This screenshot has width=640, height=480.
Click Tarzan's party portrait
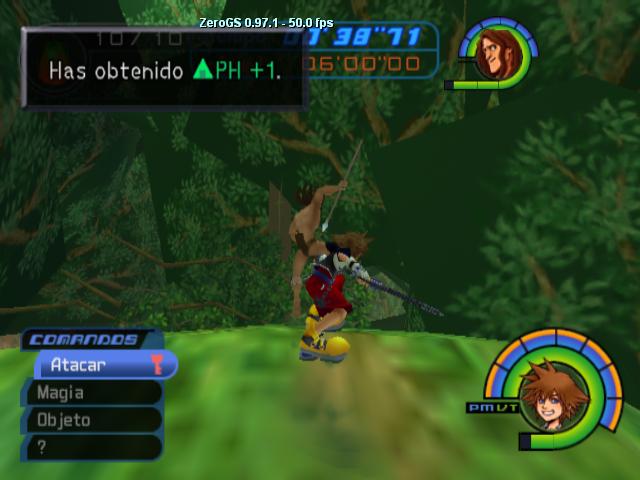(x=493, y=56)
